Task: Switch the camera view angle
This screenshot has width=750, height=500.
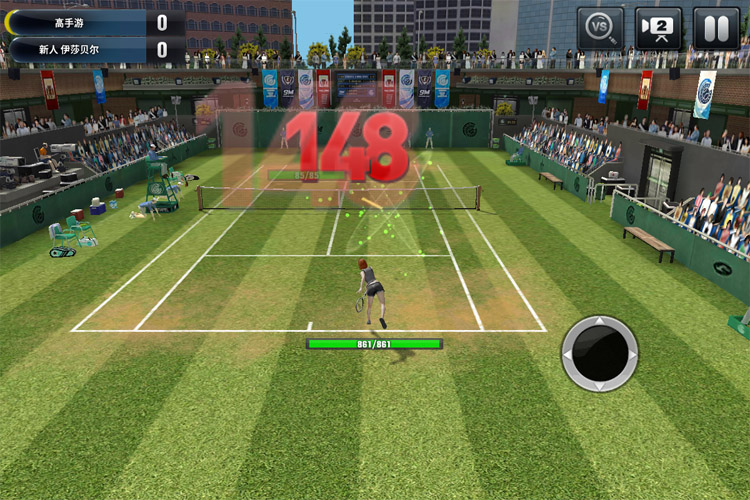Action: click(658, 27)
